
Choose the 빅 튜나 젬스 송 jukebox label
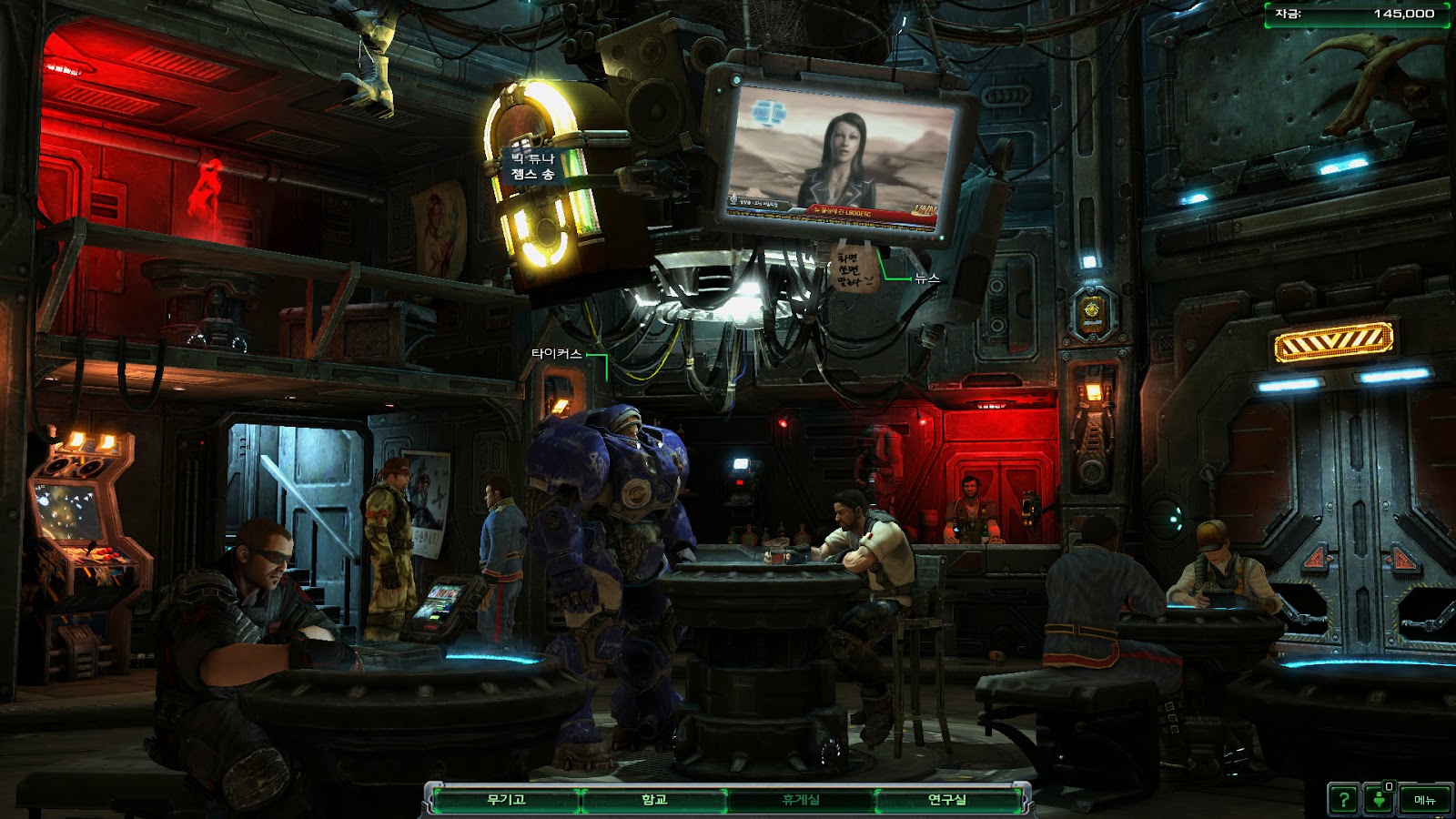533,167
